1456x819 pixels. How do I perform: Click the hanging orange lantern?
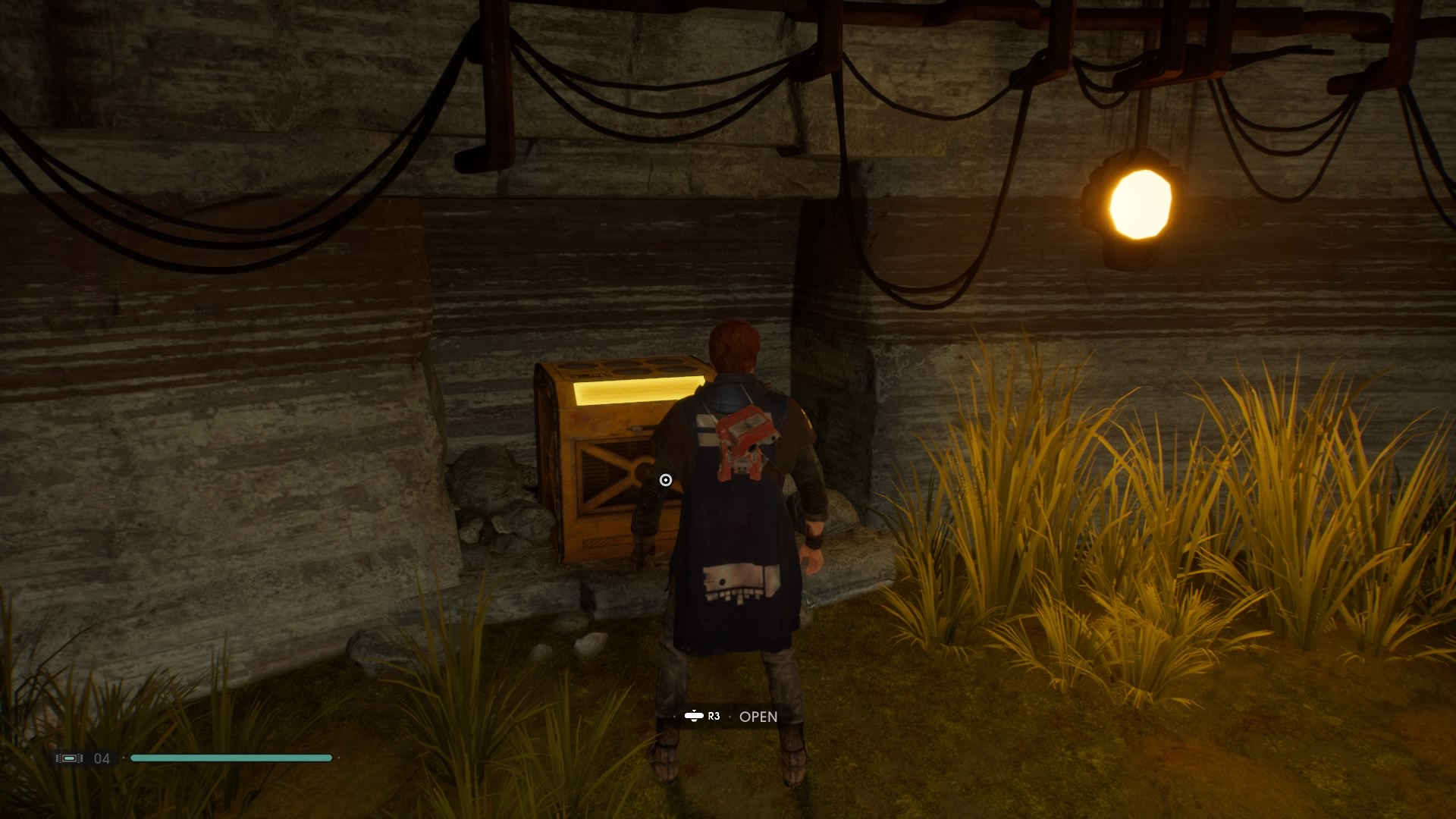[x=1141, y=202]
